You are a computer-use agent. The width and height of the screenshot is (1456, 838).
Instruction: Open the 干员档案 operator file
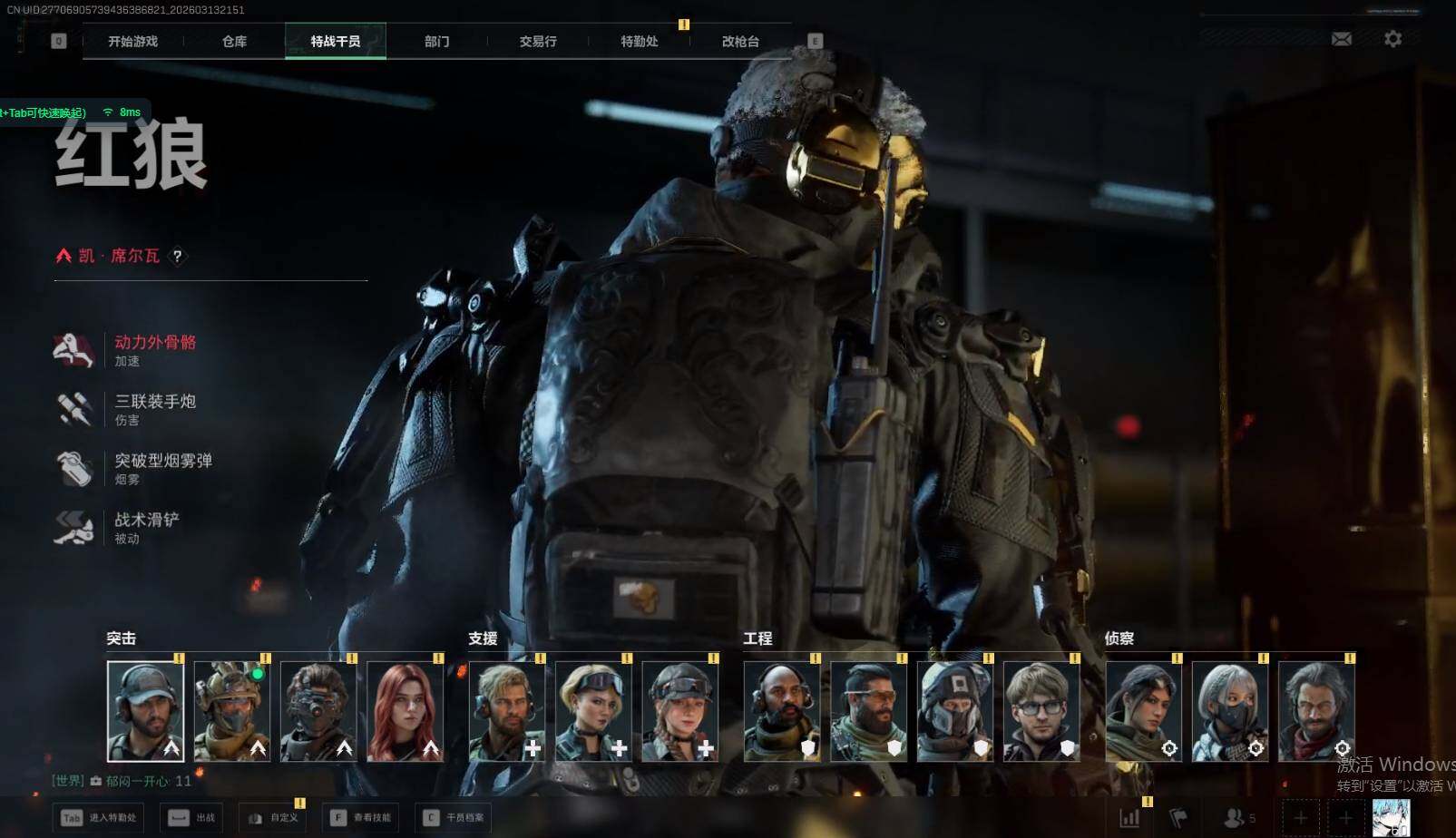(454, 818)
